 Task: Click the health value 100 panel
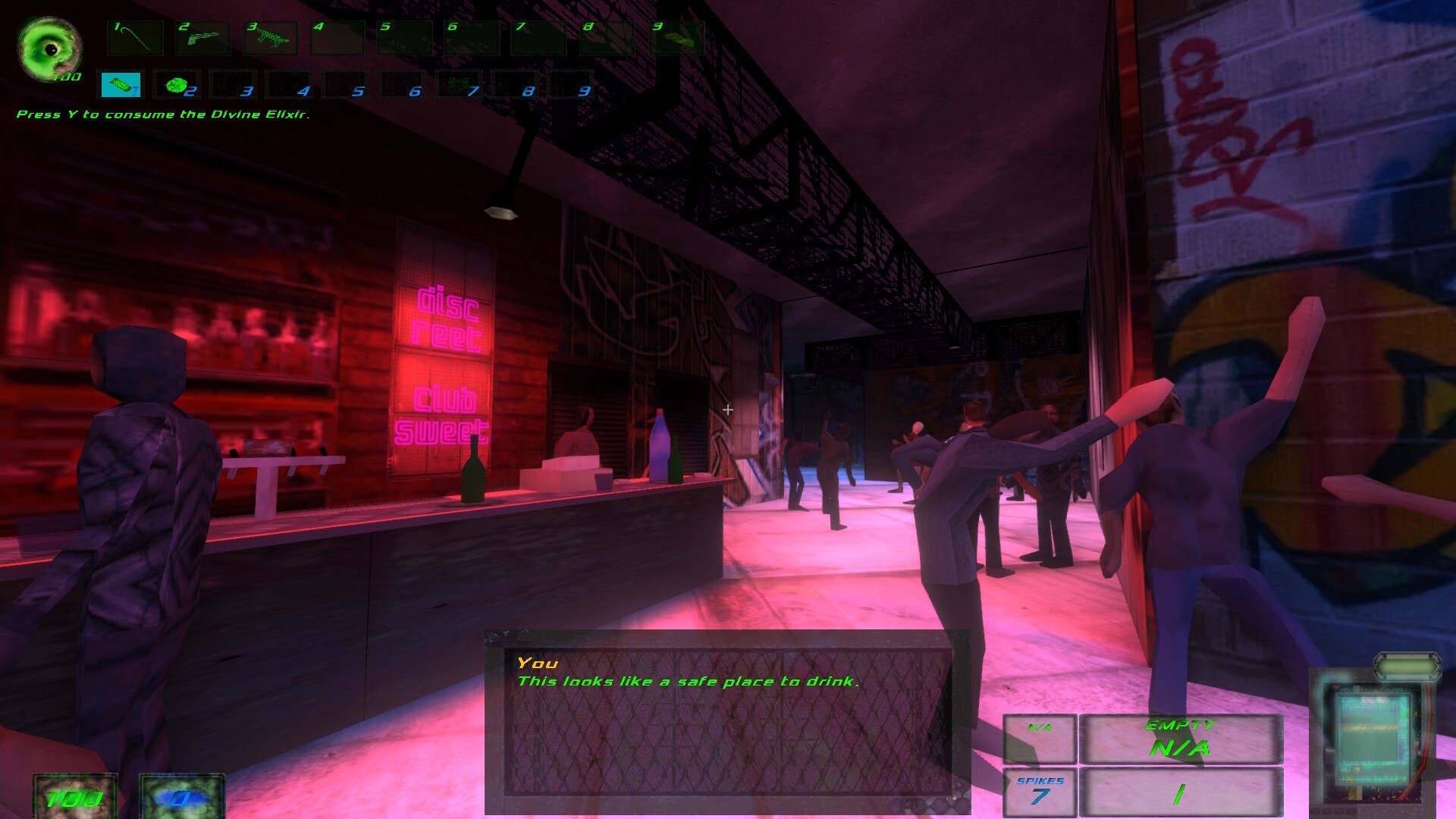pyautogui.click(x=74, y=796)
